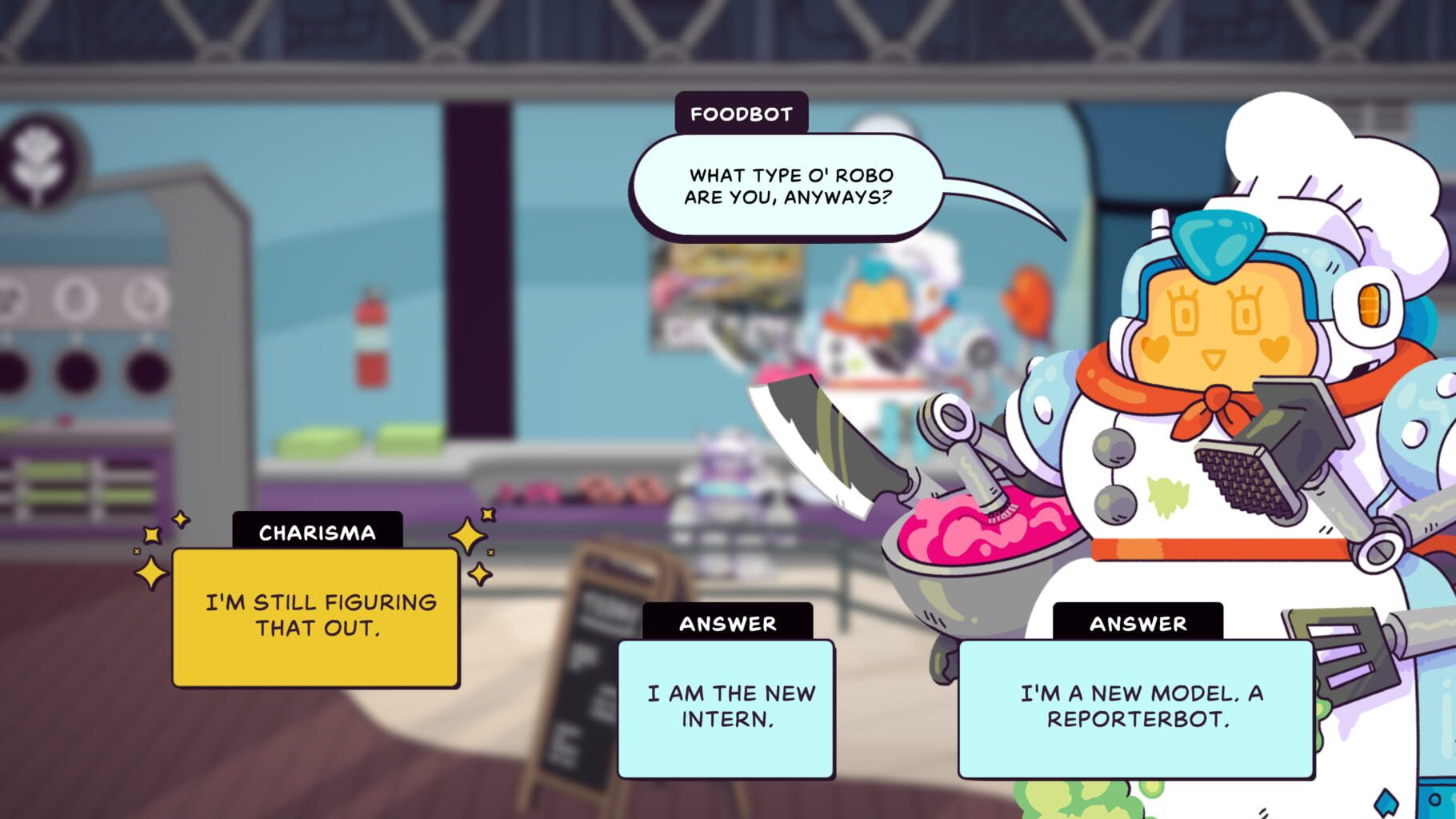The width and height of the screenshot is (1456, 819).
Task: Select the Charisma answer "I'm still figuring that out"
Action: (316, 620)
